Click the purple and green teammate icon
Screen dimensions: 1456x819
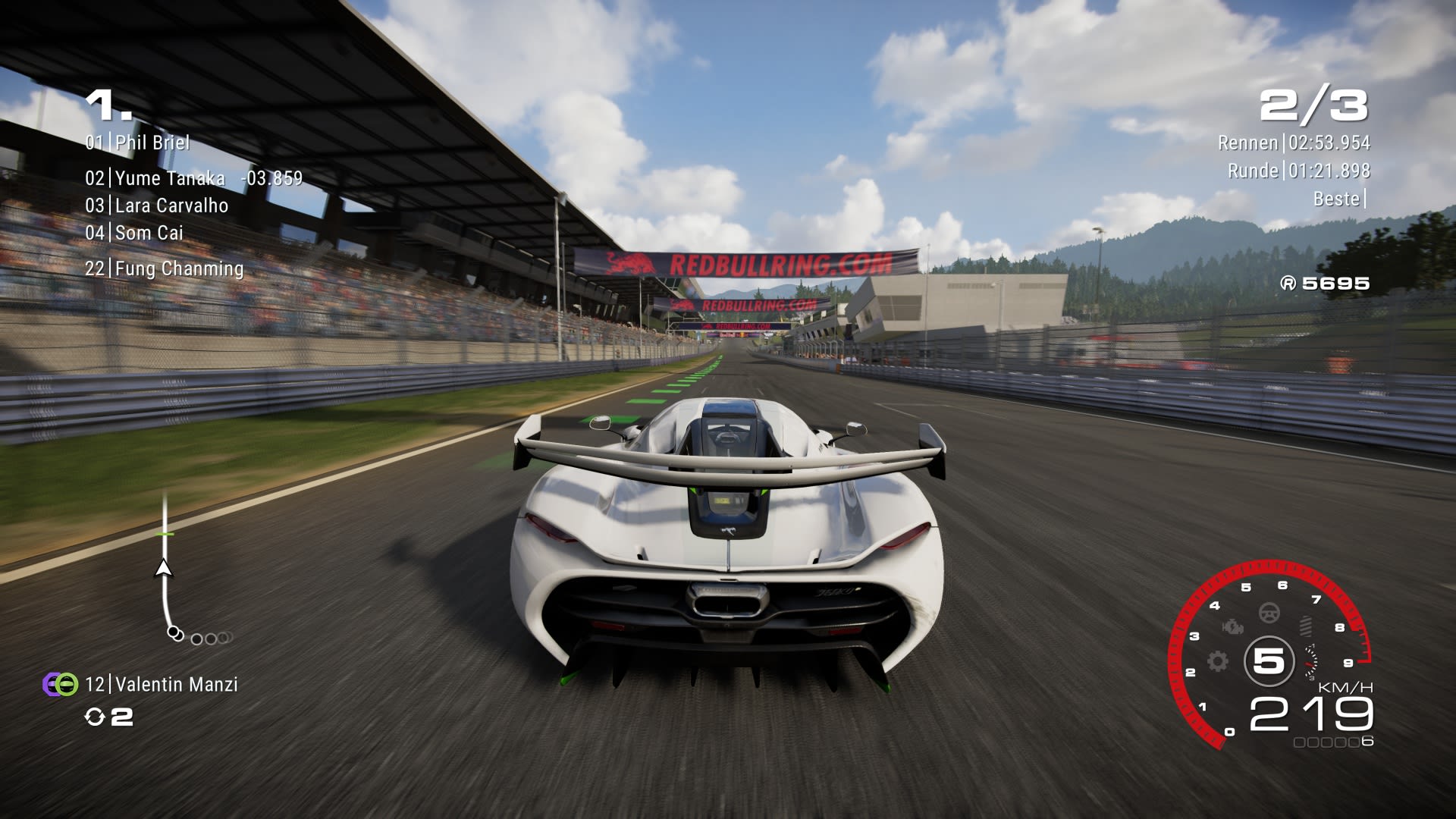point(60,684)
